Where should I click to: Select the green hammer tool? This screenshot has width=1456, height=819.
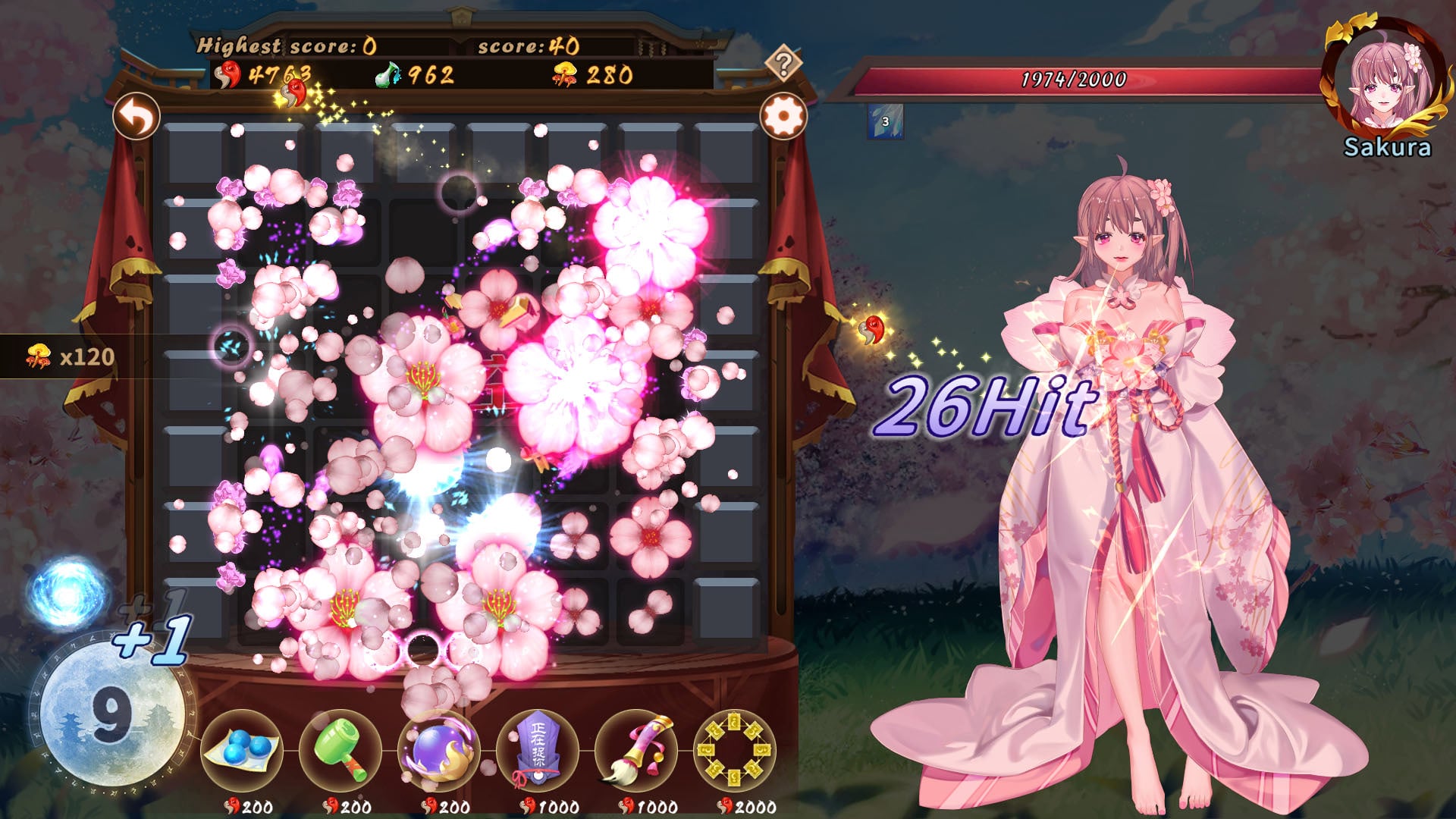click(340, 751)
